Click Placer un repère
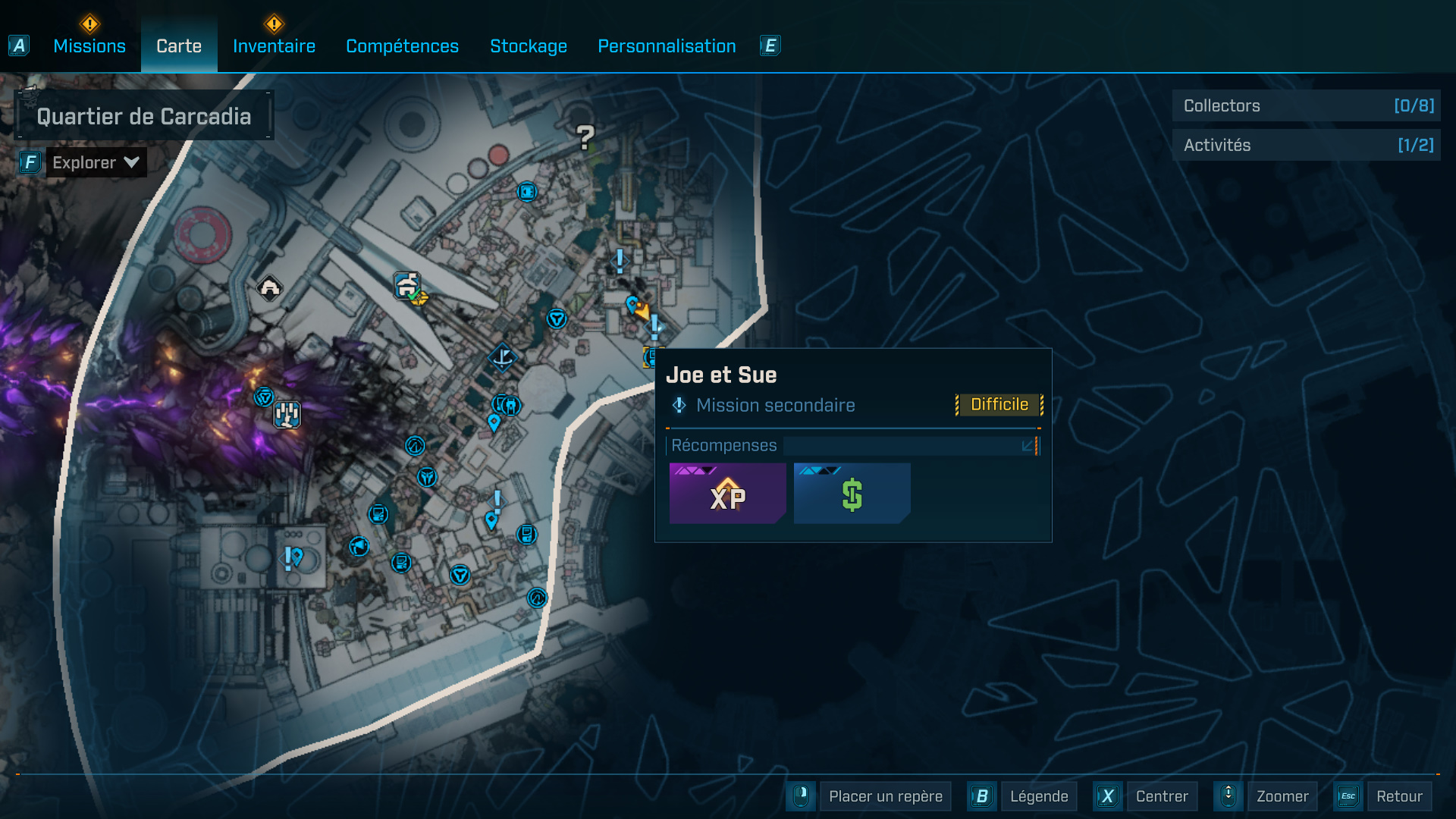This screenshot has width=1456, height=819. tap(885, 796)
